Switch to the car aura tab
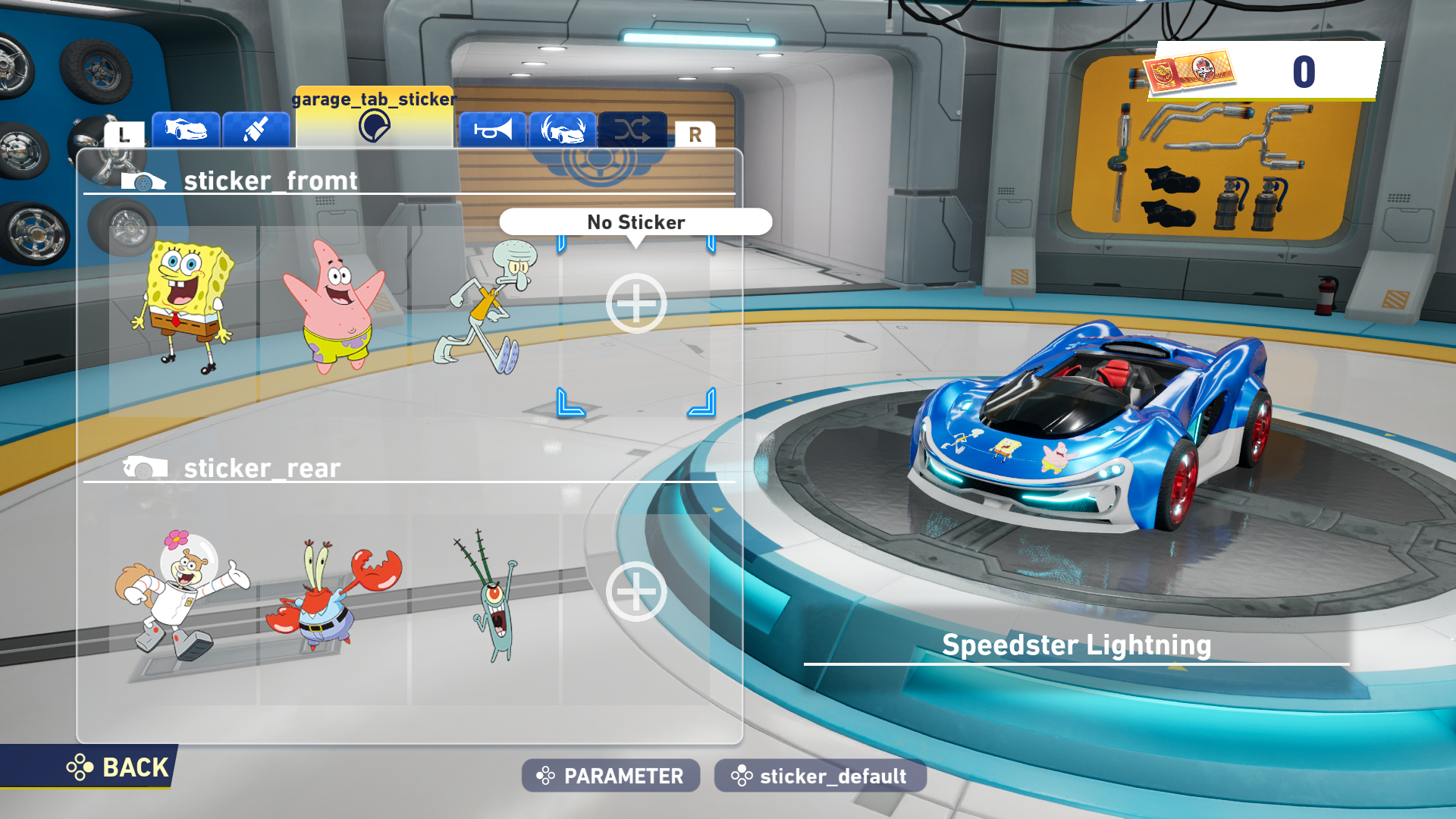The height and width of the screenshot is (819, 1456). [563, 130]
